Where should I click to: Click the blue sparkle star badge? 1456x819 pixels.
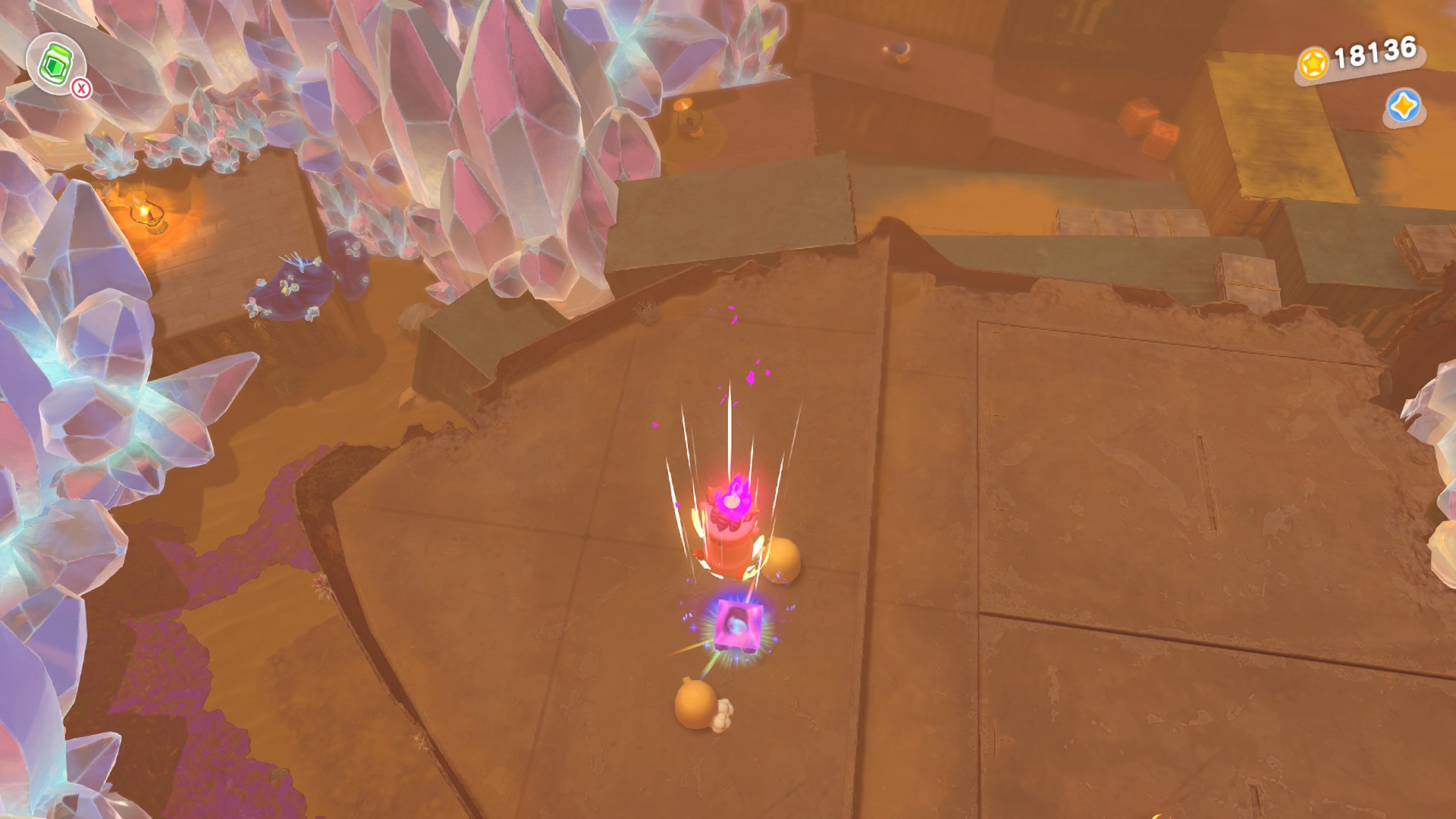(x=1403, y=106)
